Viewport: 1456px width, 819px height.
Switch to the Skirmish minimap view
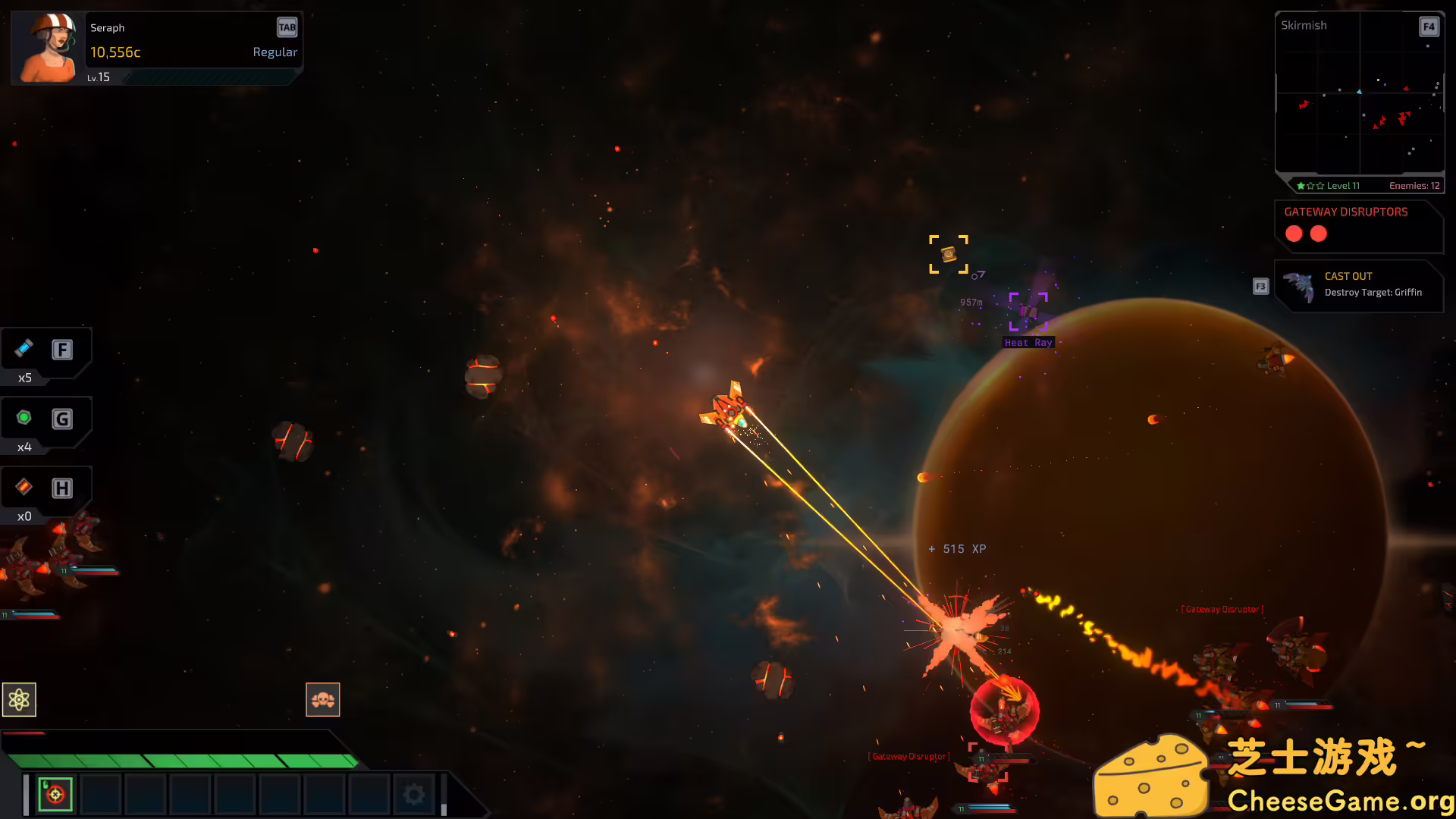pos(1304,25)
